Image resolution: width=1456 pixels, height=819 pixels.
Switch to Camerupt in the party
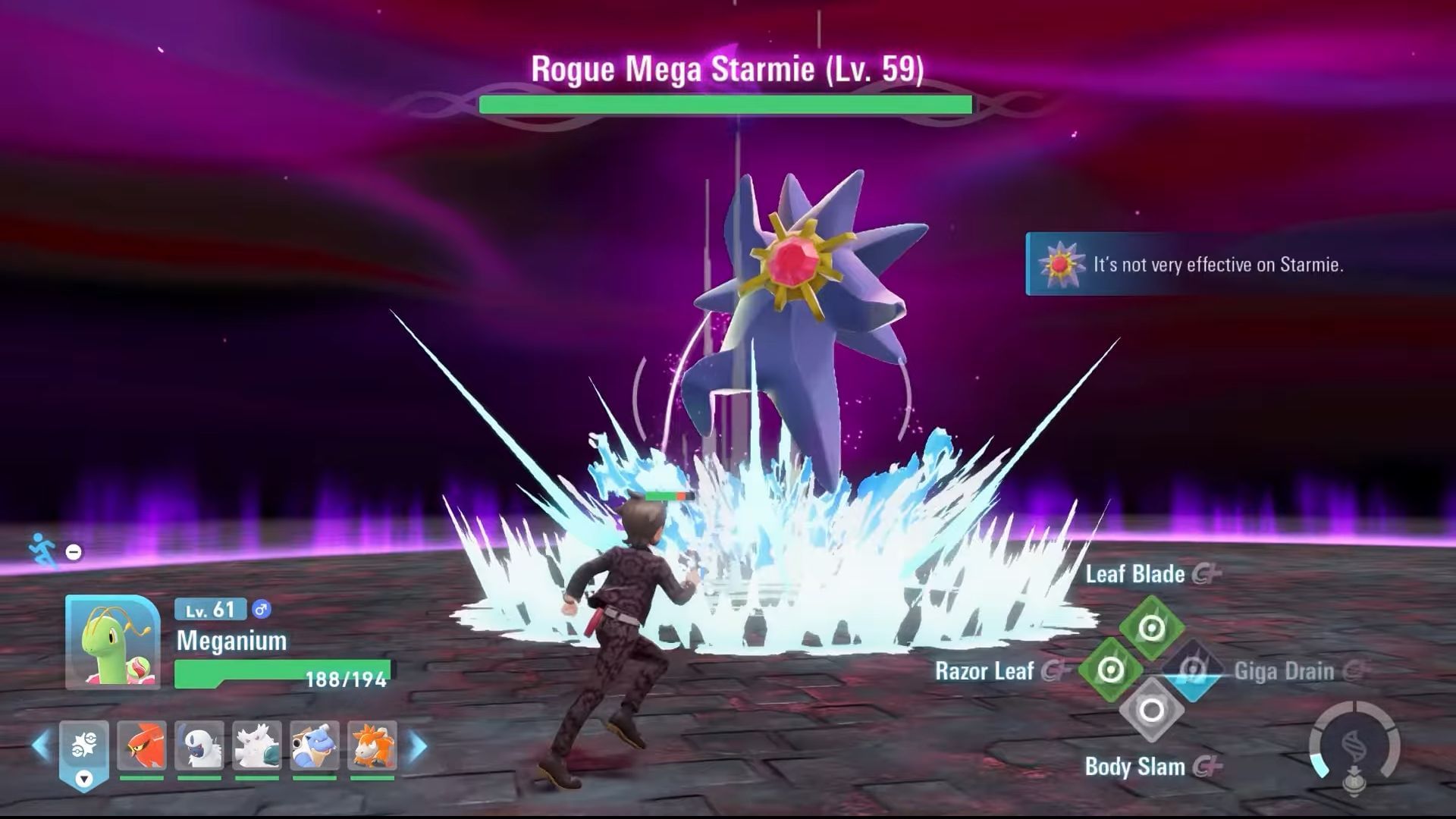coord(372,746)
